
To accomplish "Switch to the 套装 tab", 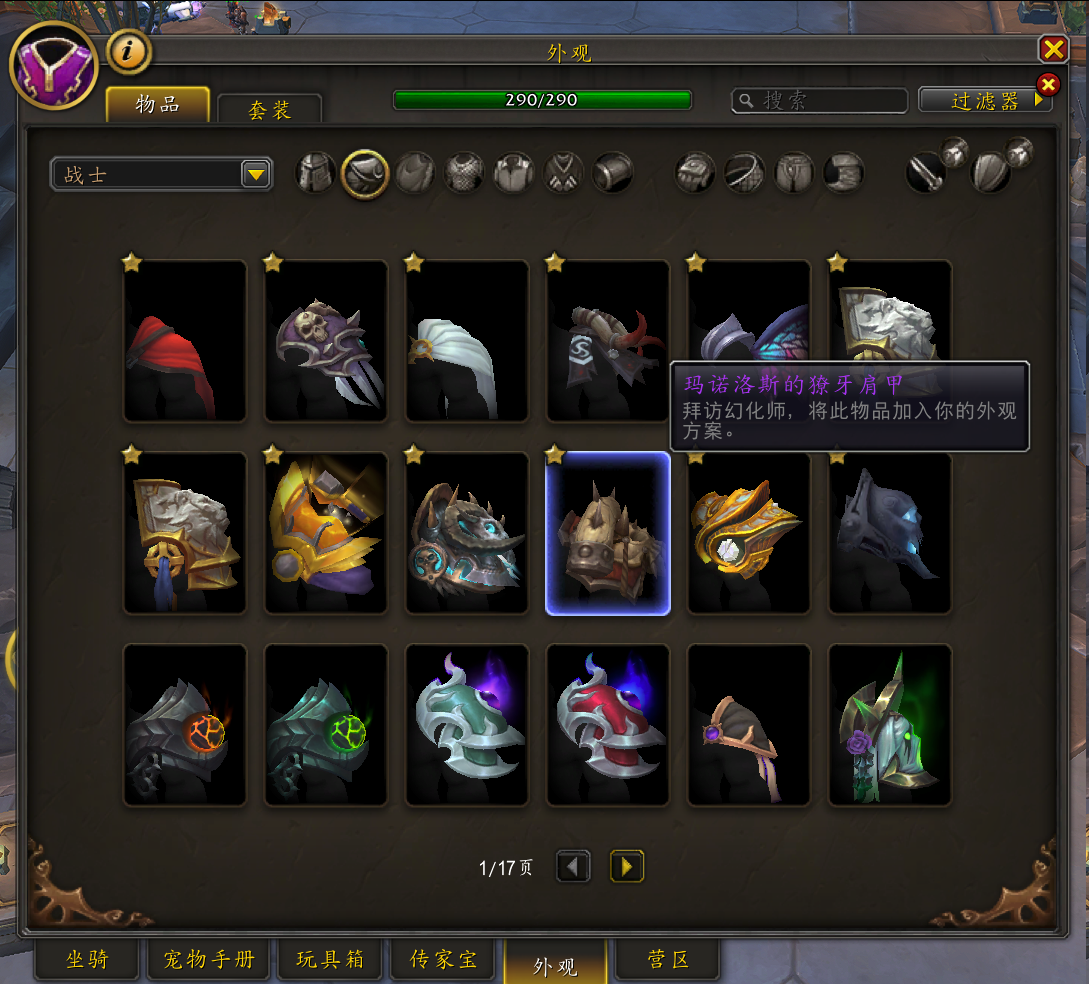I will [269, 109].
